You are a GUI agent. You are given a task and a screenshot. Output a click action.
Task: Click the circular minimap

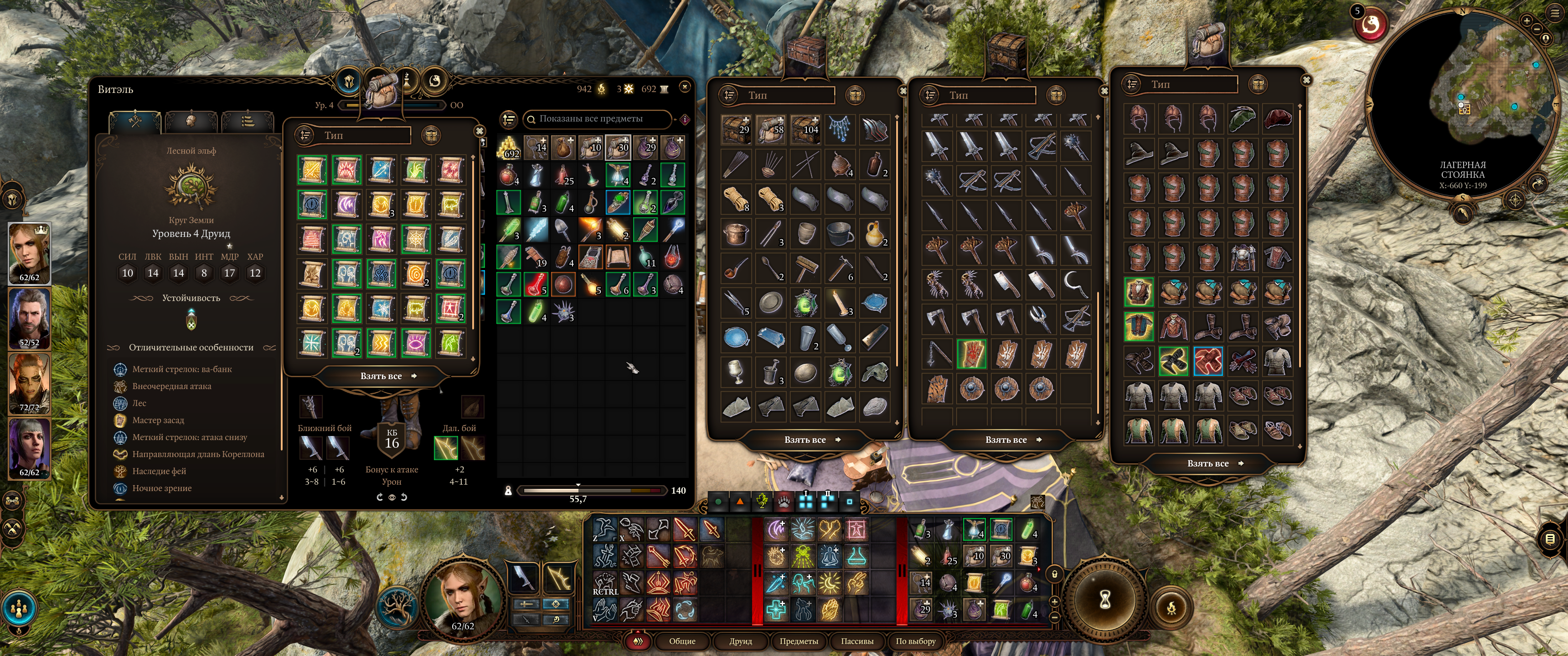[1461, 103]
